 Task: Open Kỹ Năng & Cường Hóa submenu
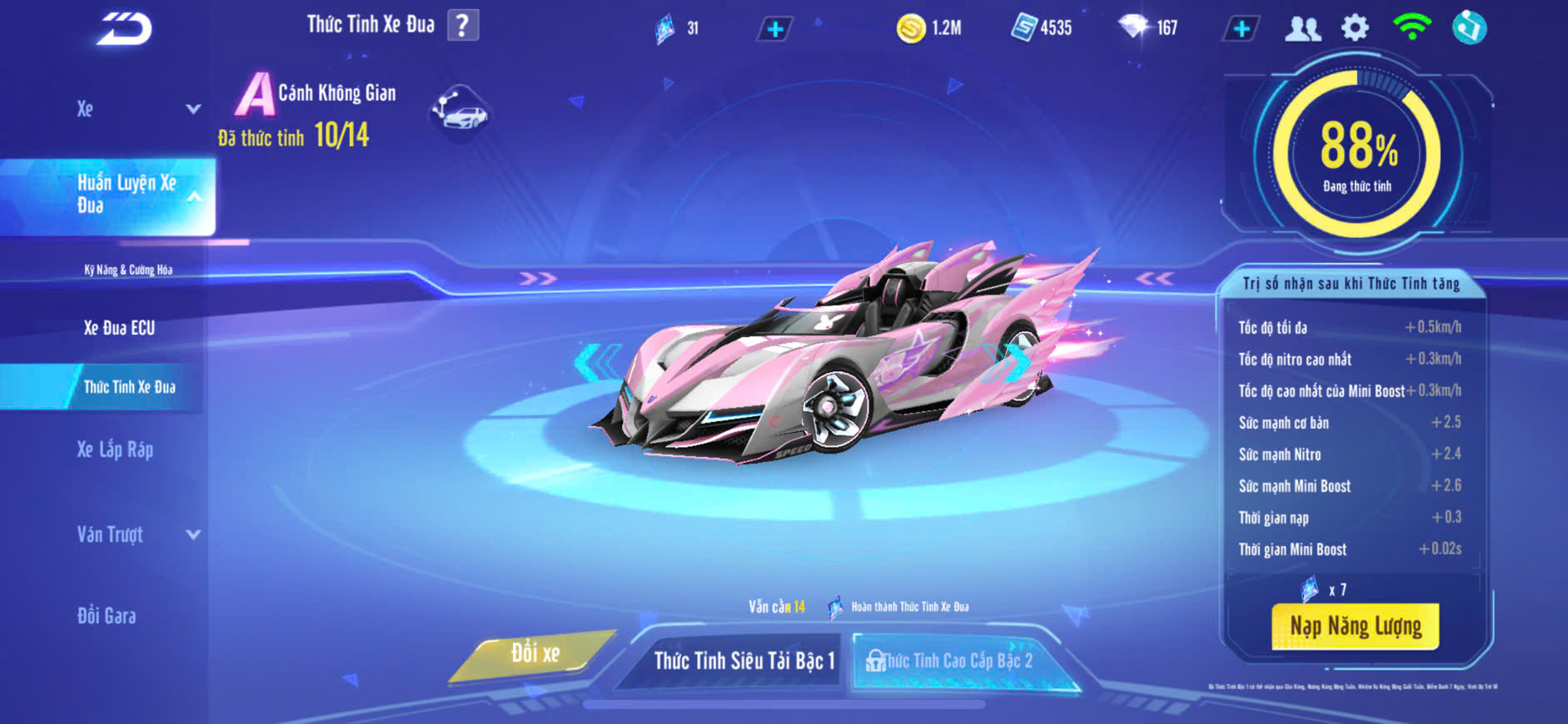click(128, 270)
